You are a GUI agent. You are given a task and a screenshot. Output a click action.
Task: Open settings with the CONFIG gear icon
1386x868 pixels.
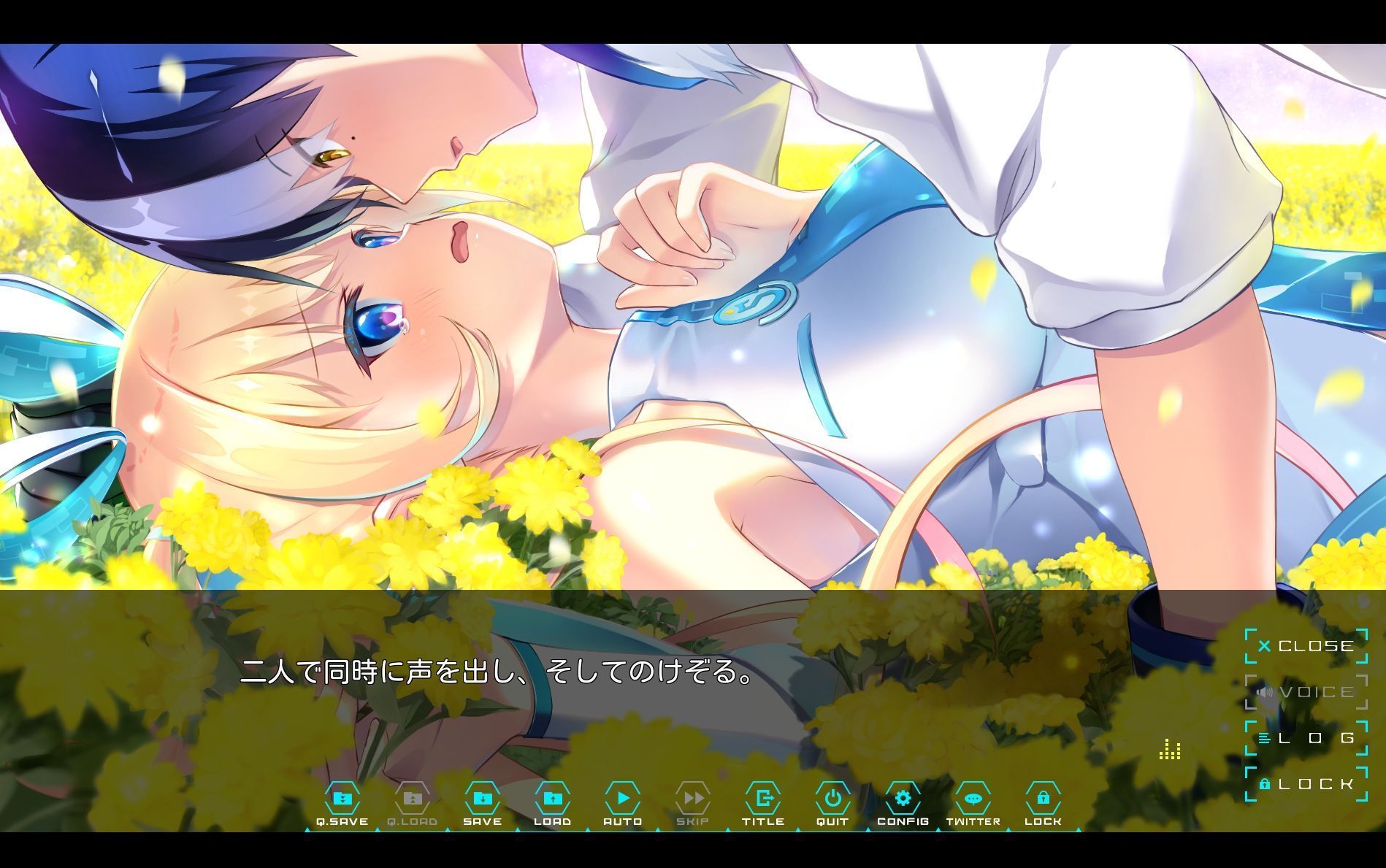coord(904,797)
